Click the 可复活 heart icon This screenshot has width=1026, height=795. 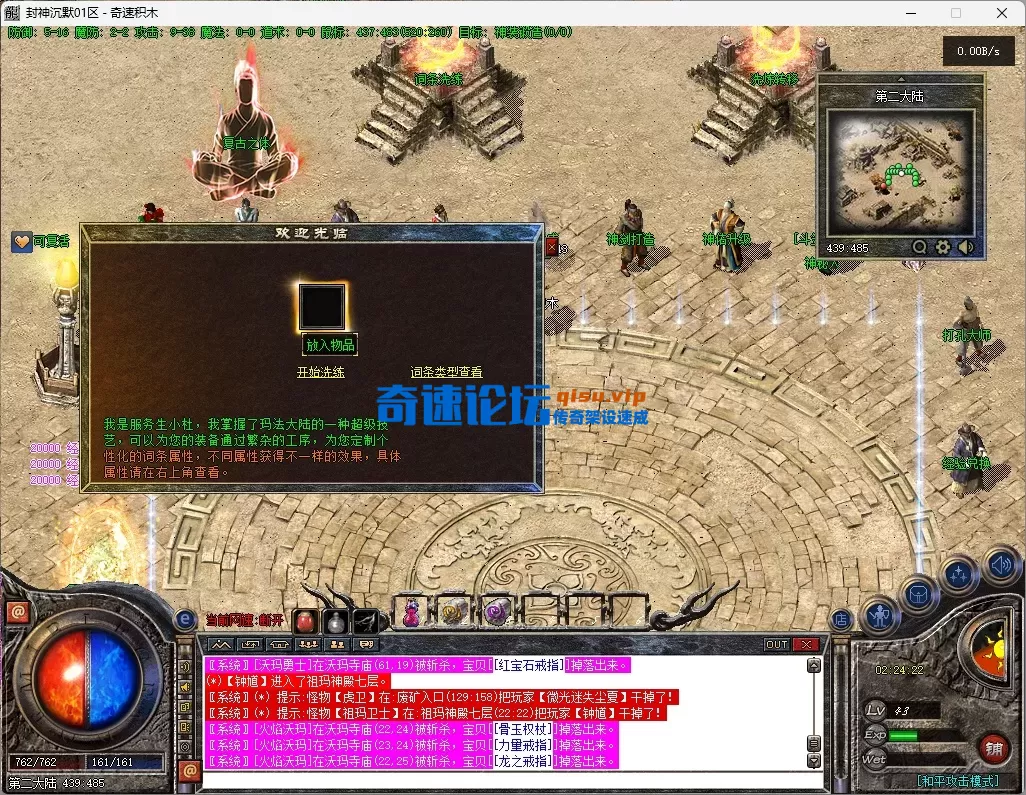coord(22,241)
